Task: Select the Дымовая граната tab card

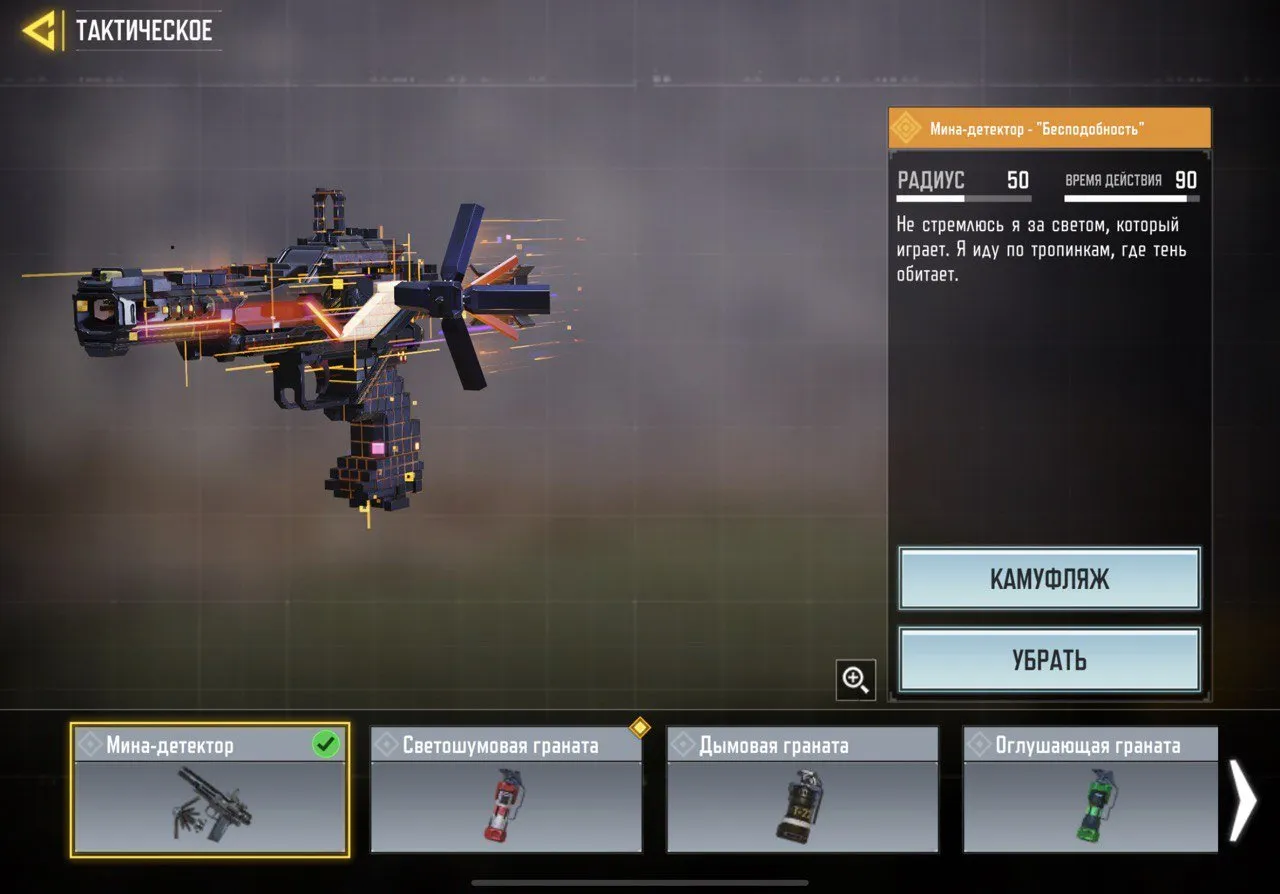Action: 802,790
